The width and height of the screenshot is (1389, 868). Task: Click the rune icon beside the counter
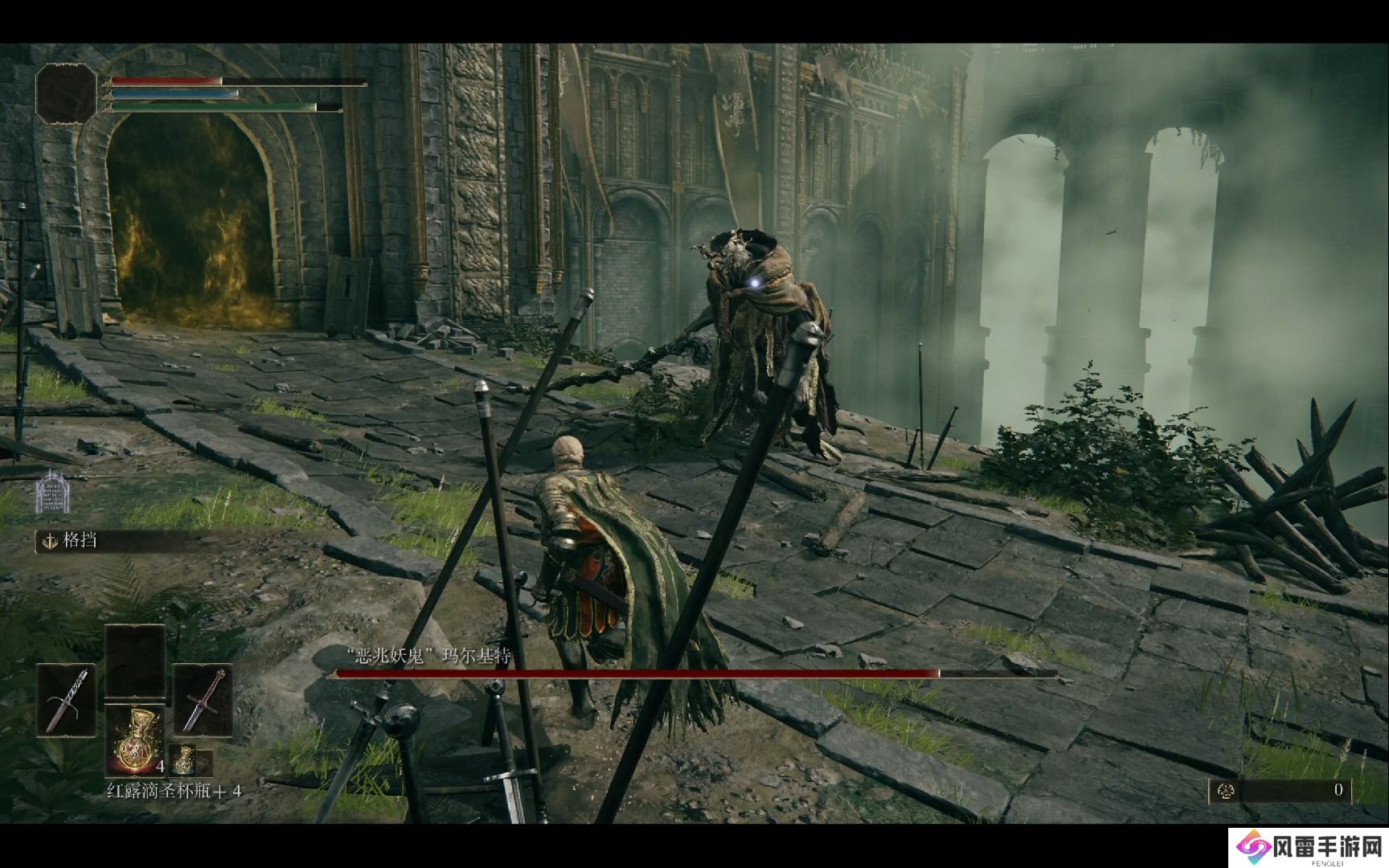(1227, 791)
